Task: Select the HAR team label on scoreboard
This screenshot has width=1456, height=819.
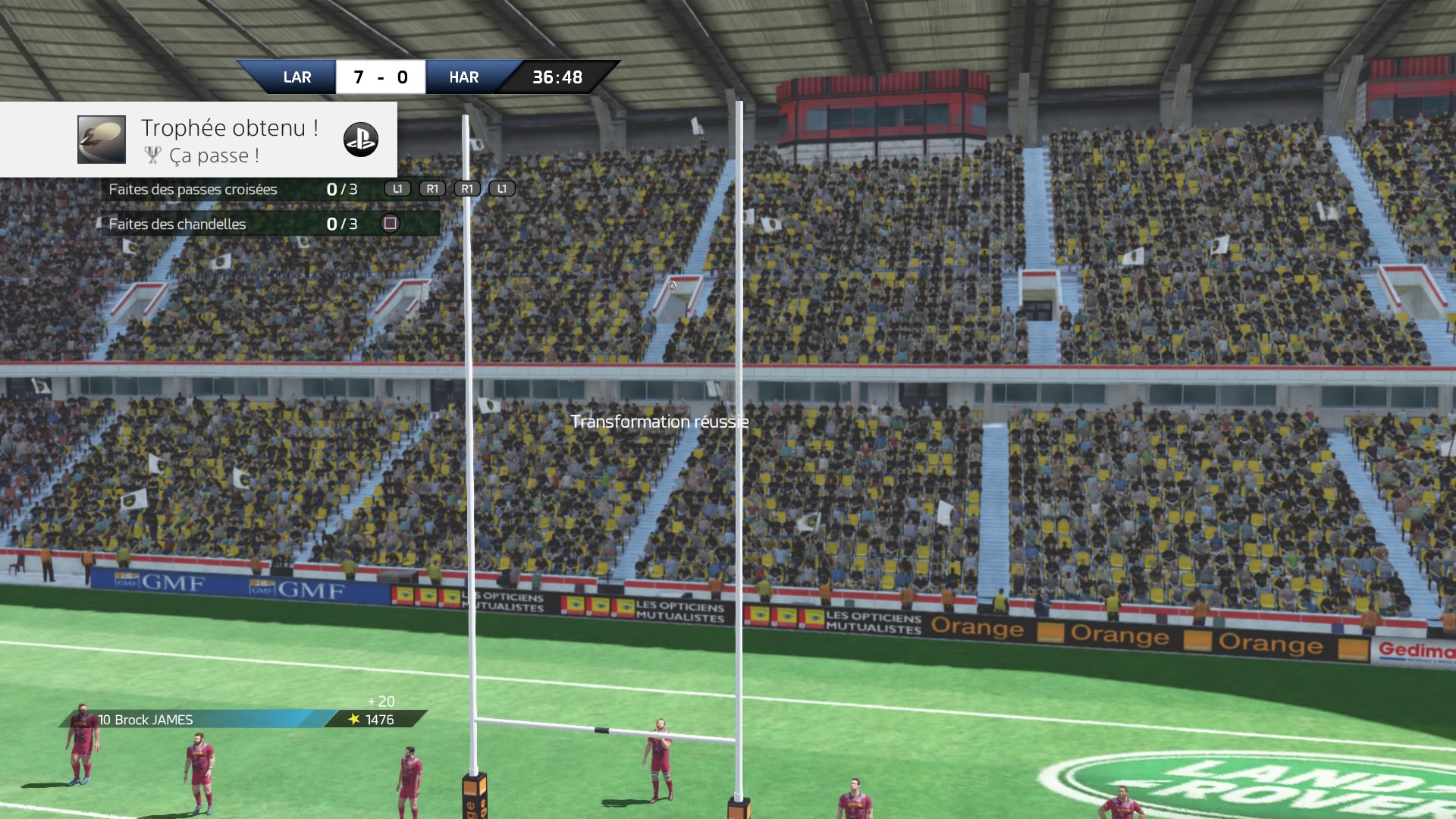Action: [x=462, y=77]
